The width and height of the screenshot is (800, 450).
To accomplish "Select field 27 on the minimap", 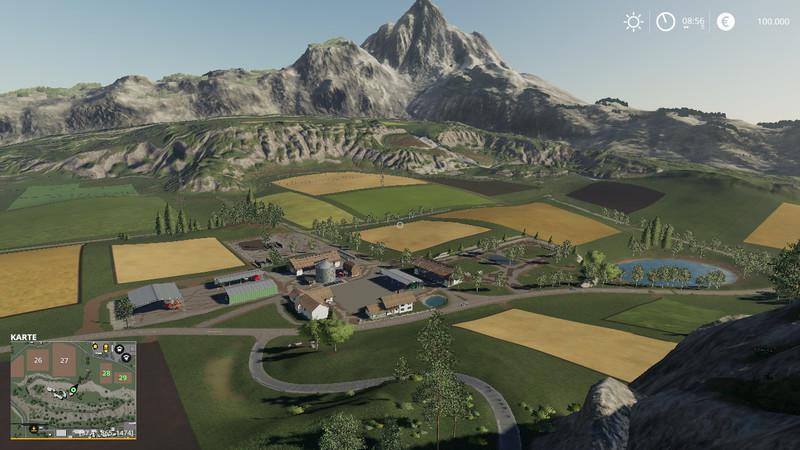I will (65, 360).
